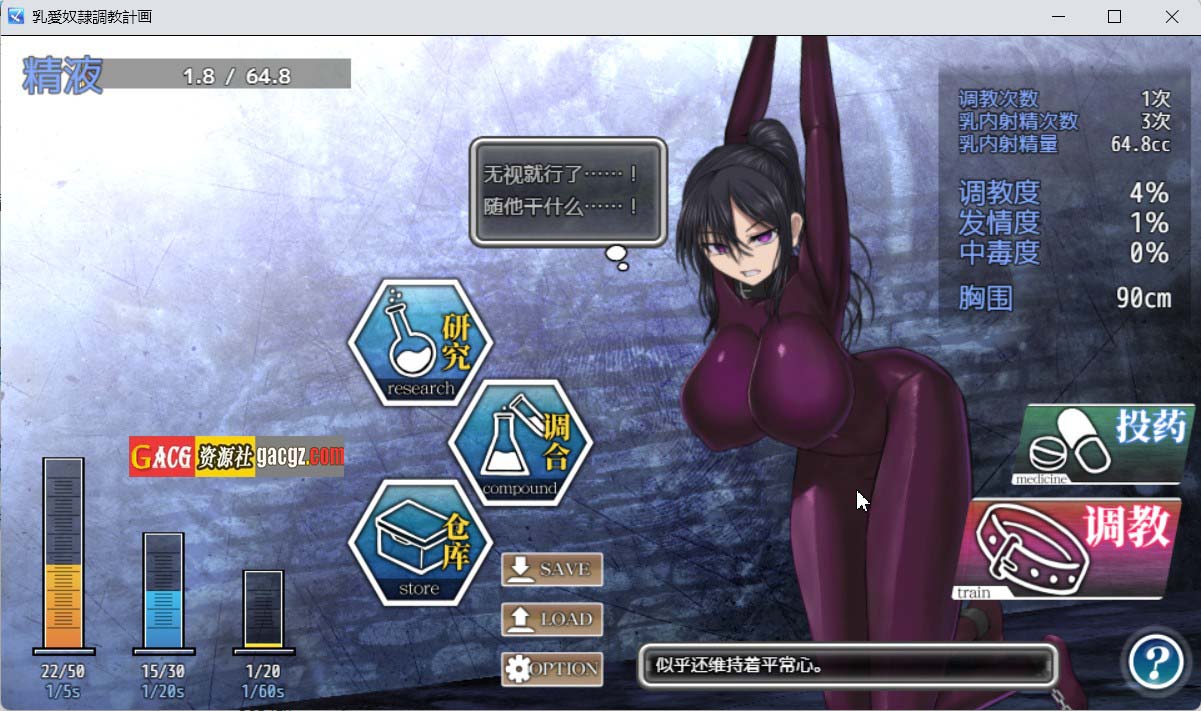1201x711 pixels.
Task: Open the help question mark
Action: pos(1155,660)
